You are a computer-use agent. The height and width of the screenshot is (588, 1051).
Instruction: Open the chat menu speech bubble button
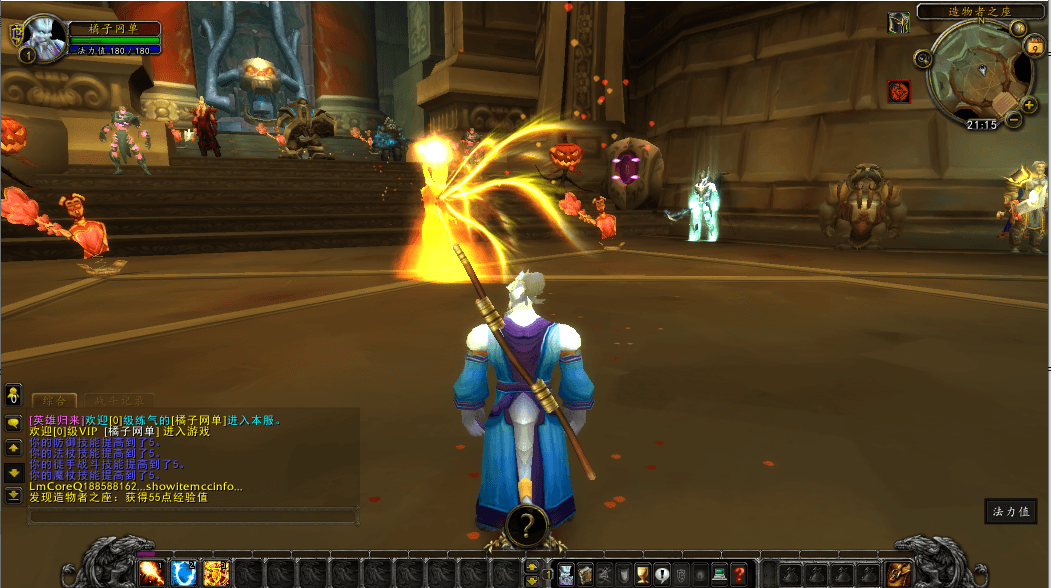(x=14, y=423)
